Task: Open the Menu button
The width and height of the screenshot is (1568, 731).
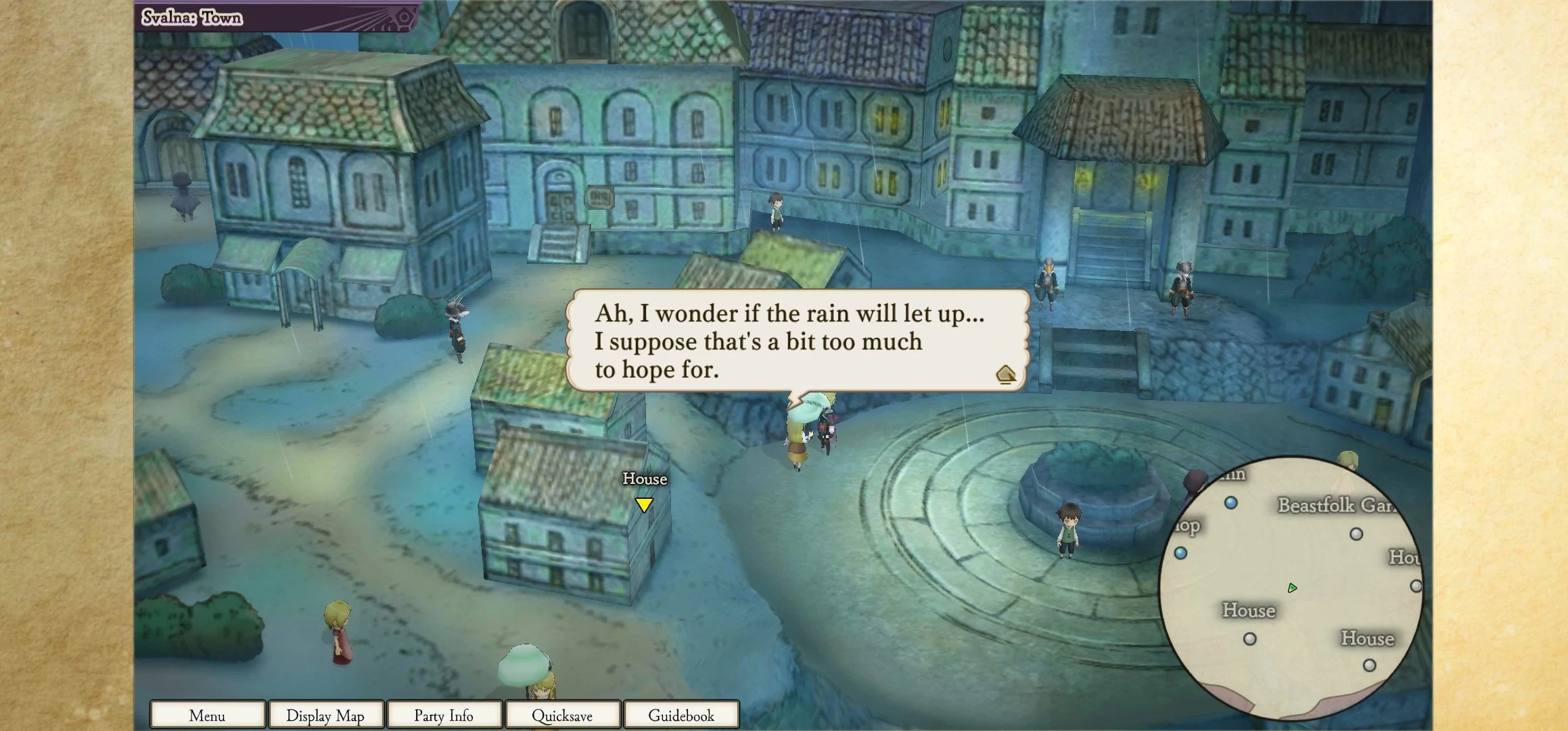Action: pos(207,715)
